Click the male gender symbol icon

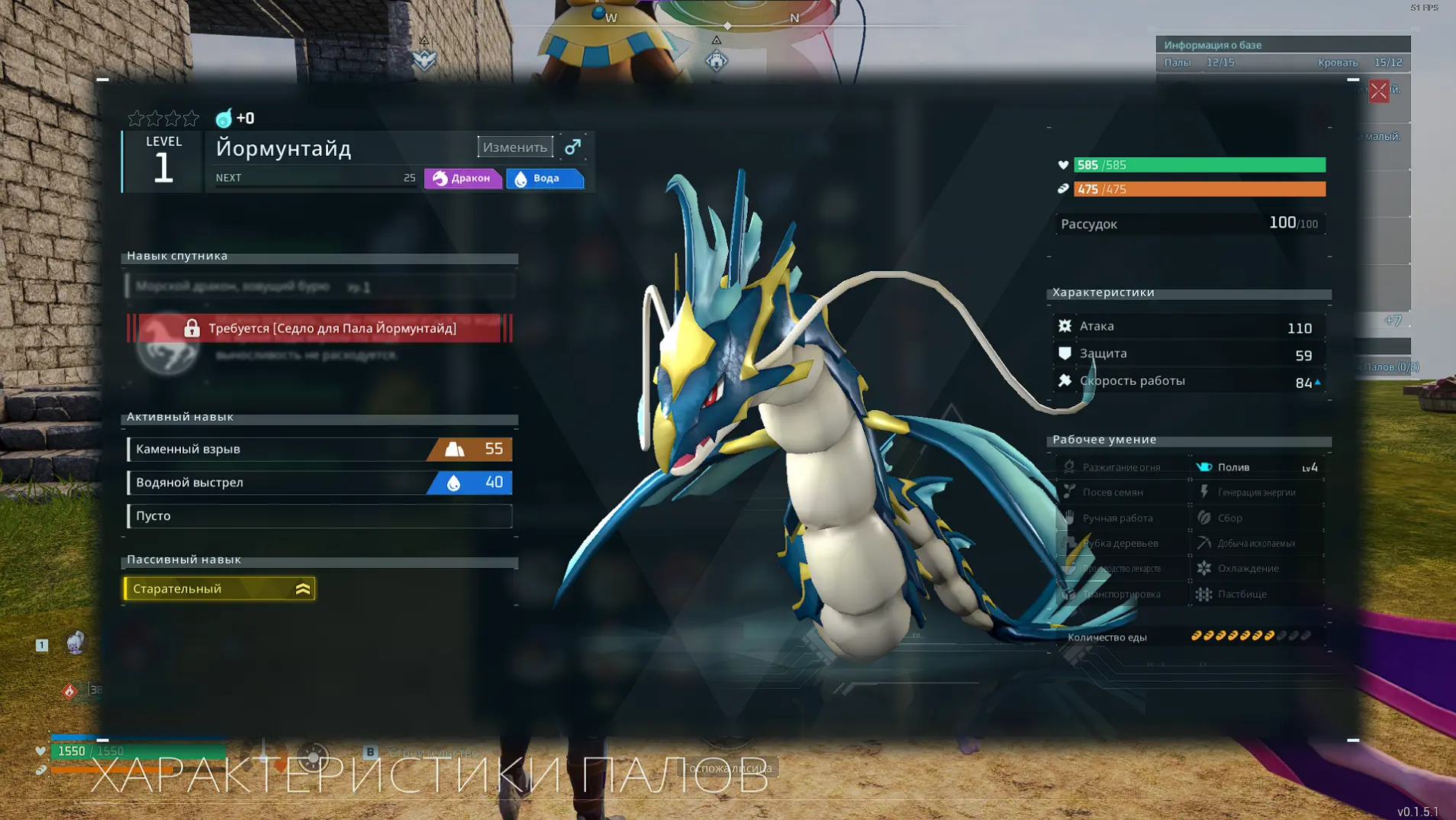click(573, 147)
